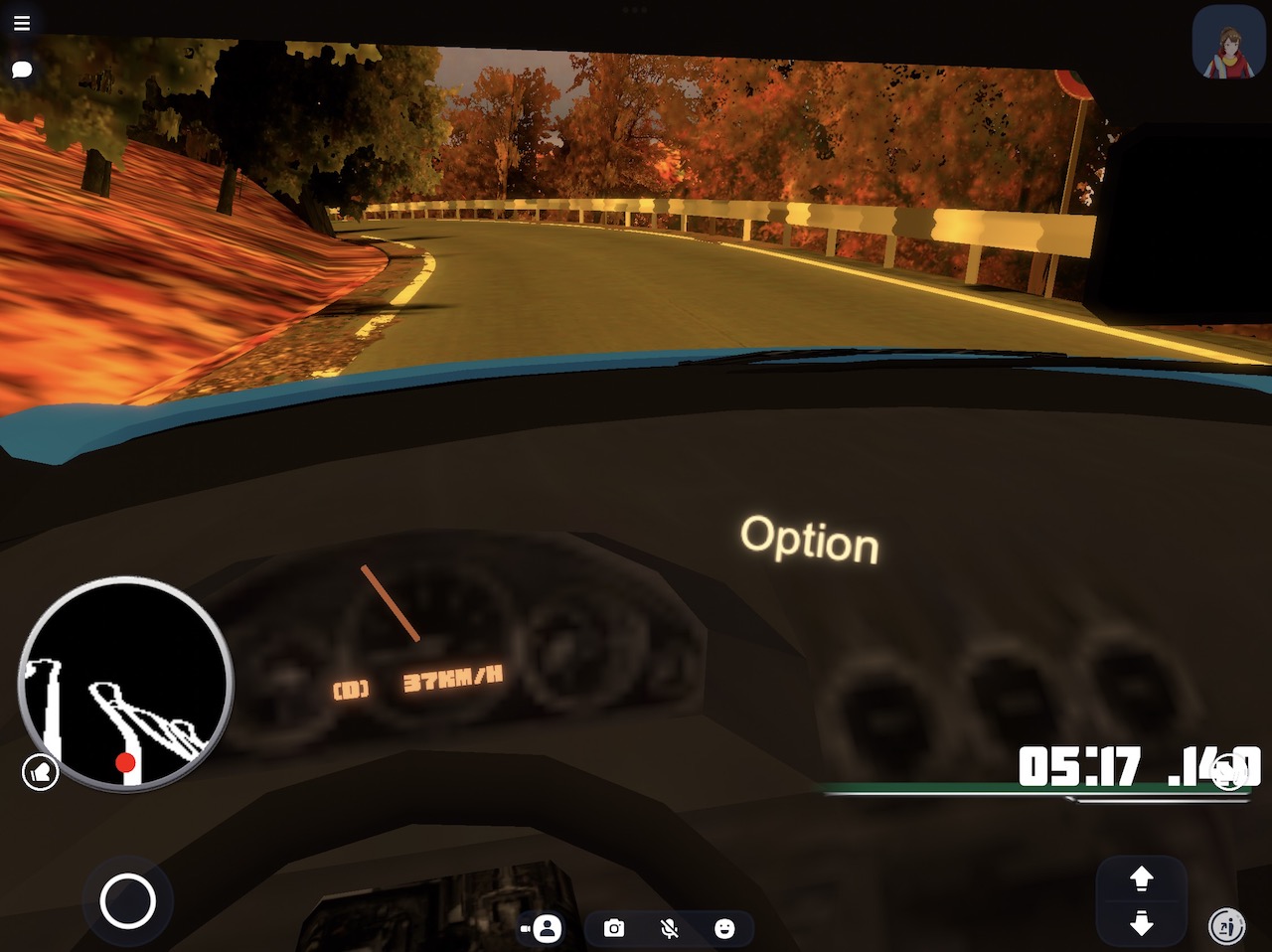The width and height of the screenshot is (1272, 952).
Task: Unmute the crossed-out microphone
Action: coord(670,928)
